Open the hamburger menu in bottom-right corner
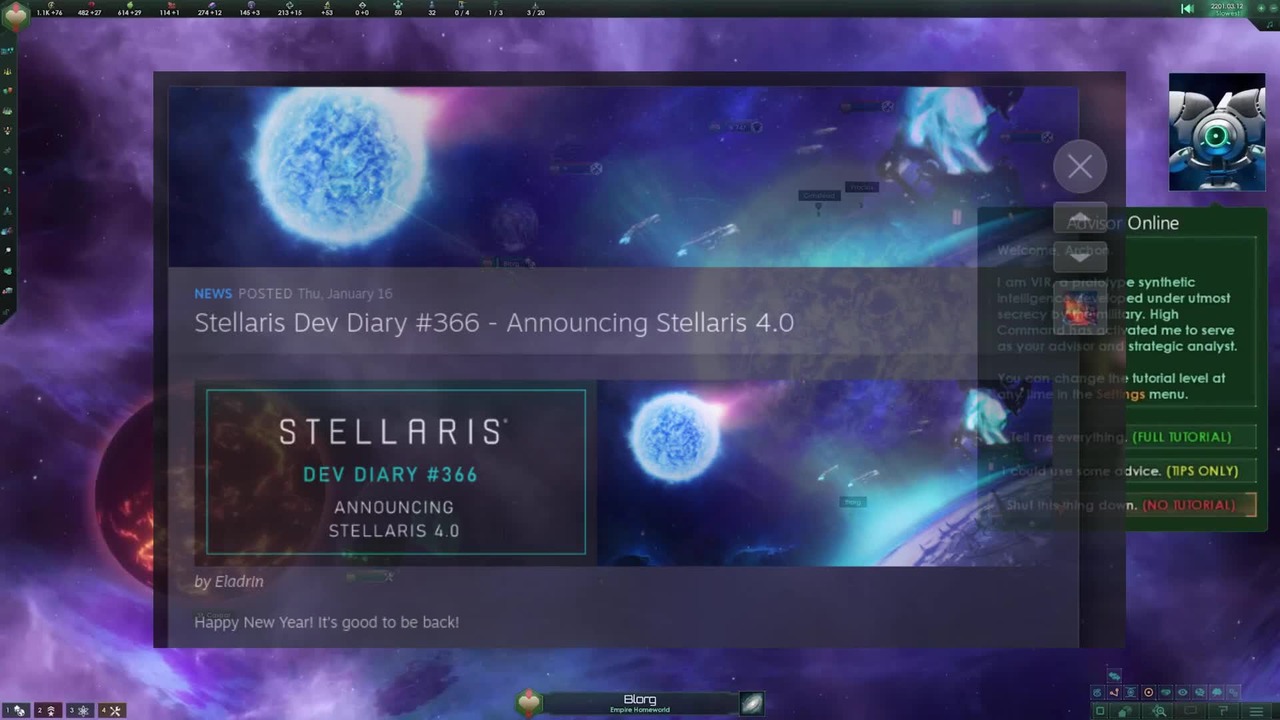 click(1257, 711)
